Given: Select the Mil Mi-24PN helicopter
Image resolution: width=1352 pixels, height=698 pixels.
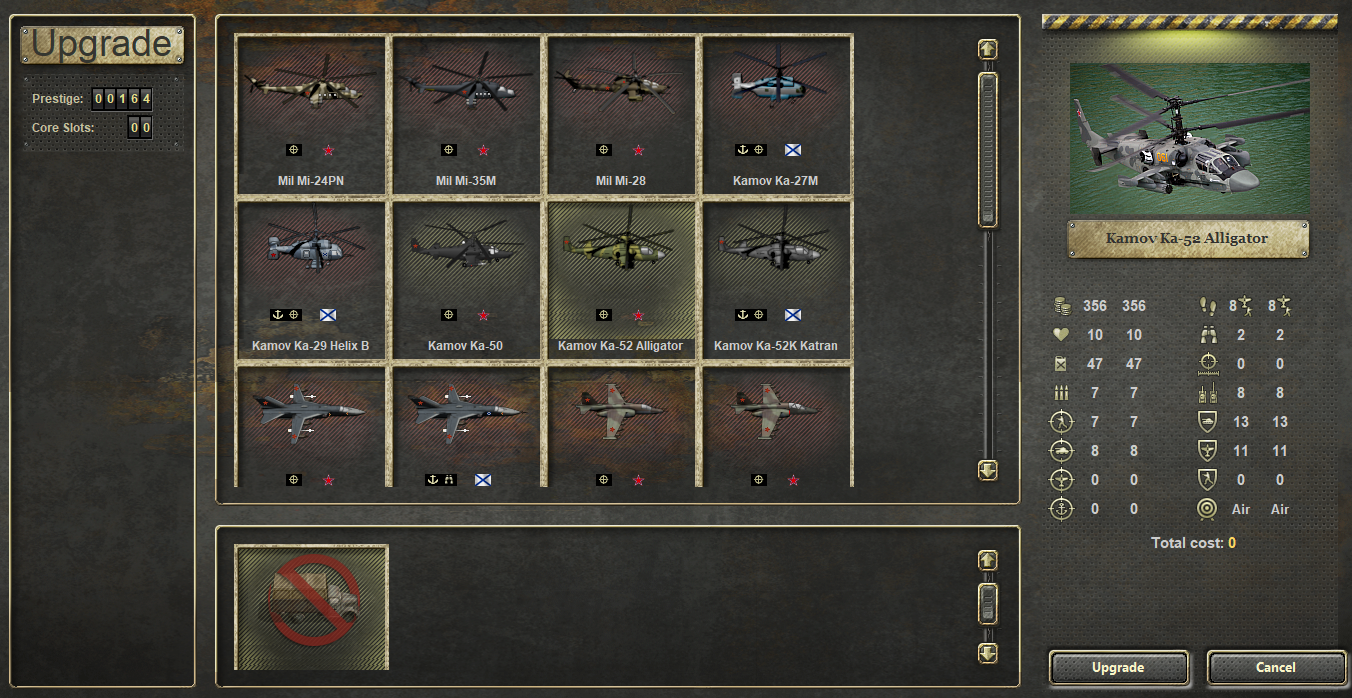Looking at the screenshot, I should 312,115.
